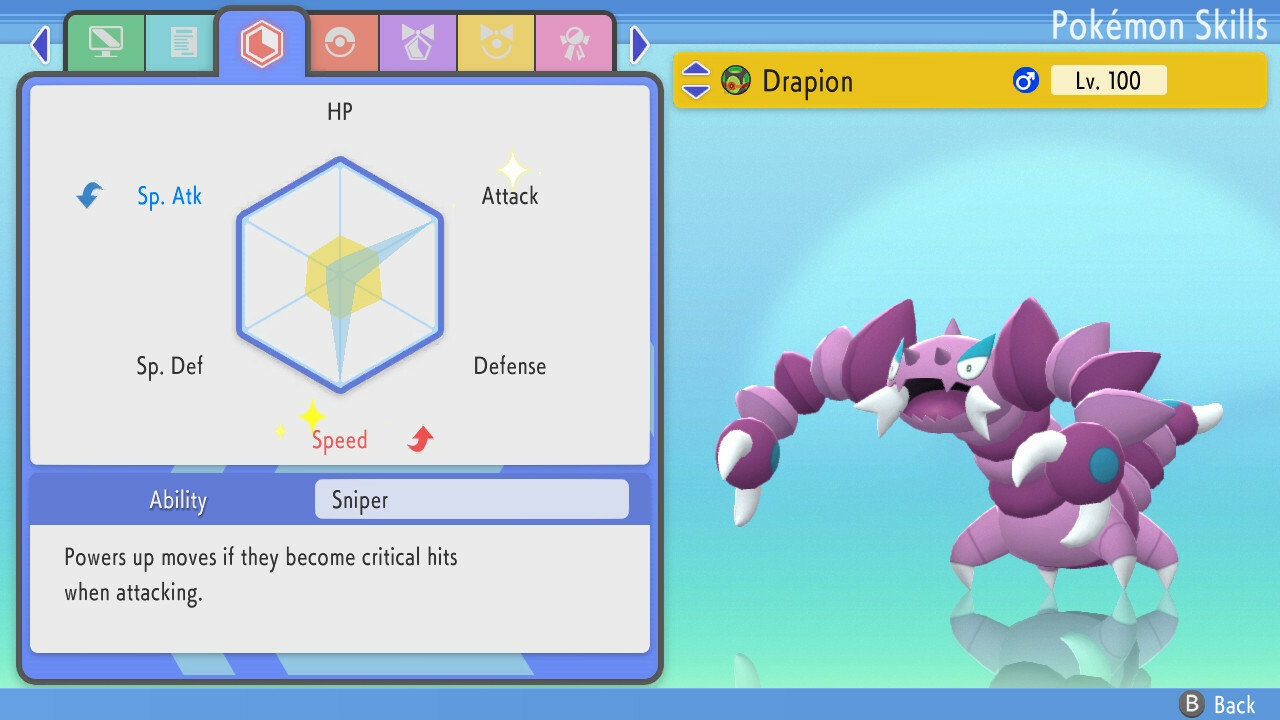Click the Lv. 100 level display
Image resolution: width=1280 pixels, height=720 pixels.
click(1108, 81)
